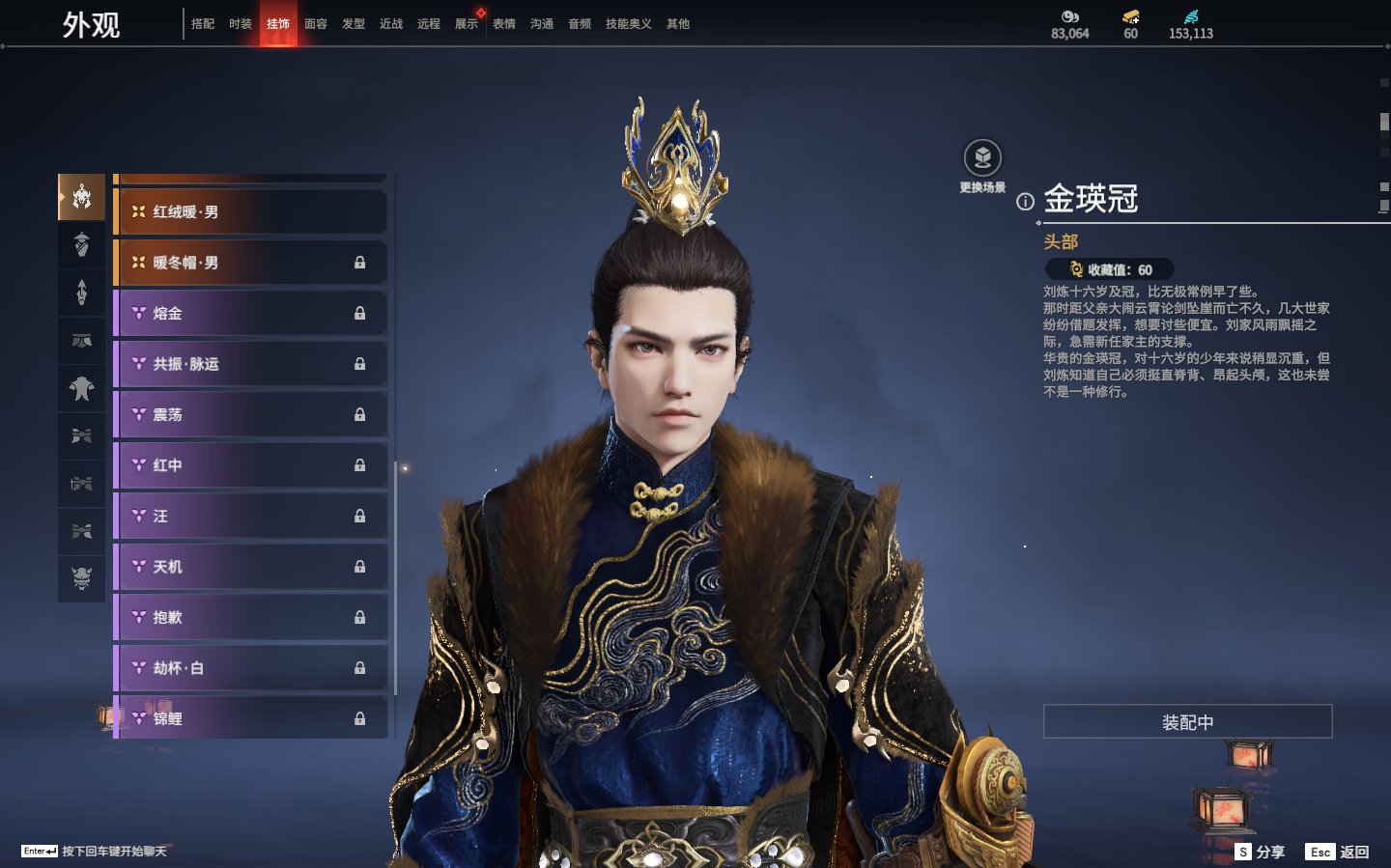Share the outfit with 分享
Image resolution: width=1391 pixels, height=868 pixels.
[1261, 852]
